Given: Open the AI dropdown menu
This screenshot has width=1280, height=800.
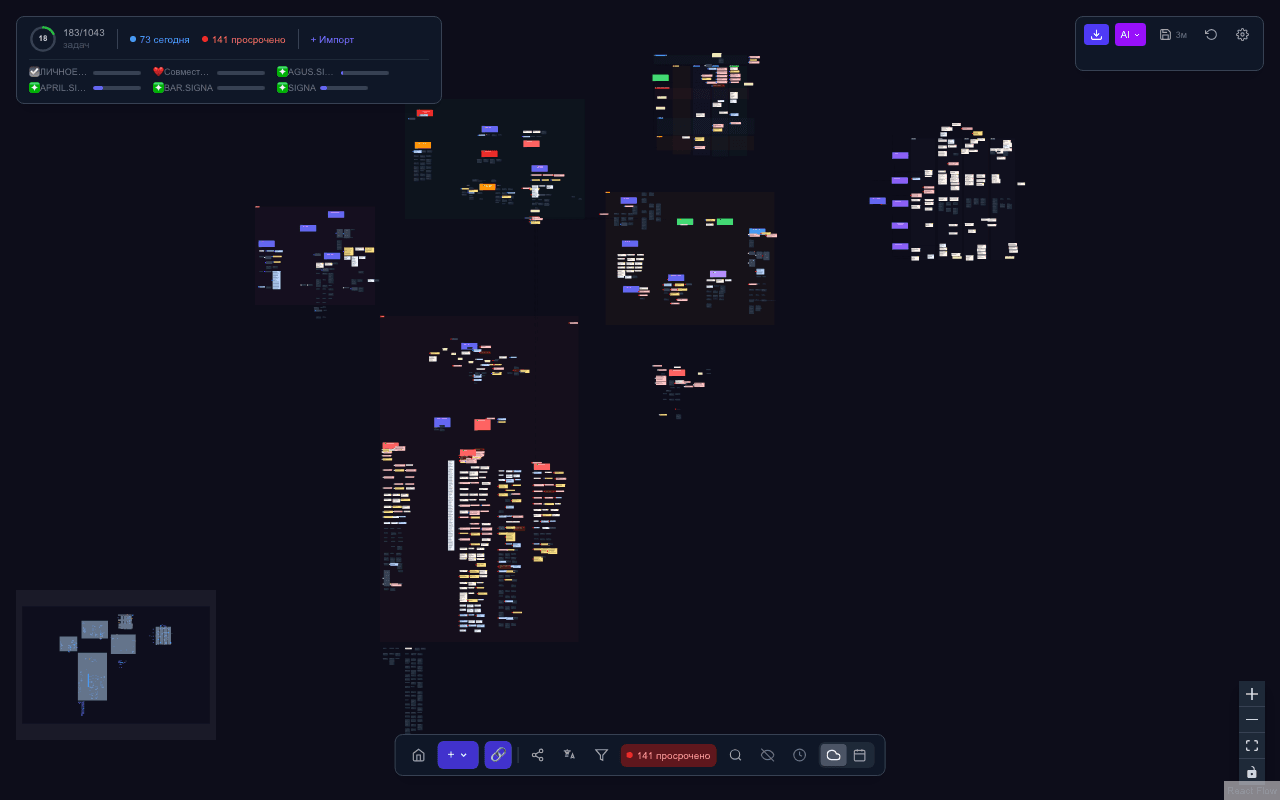Looking at the screenshot, I should 1130,34.
